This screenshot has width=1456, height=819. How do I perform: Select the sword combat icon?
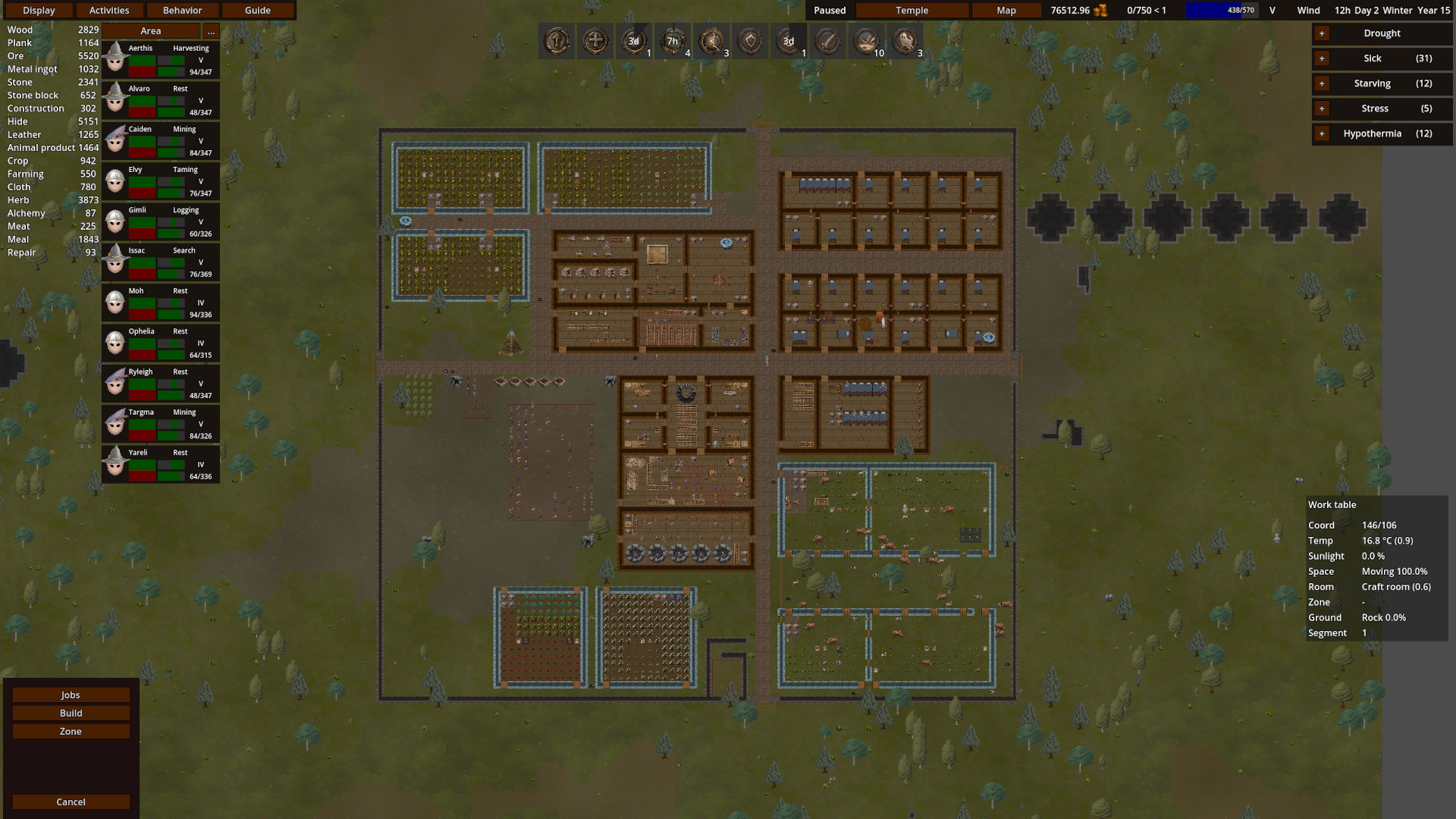click(x=827, y=42)
